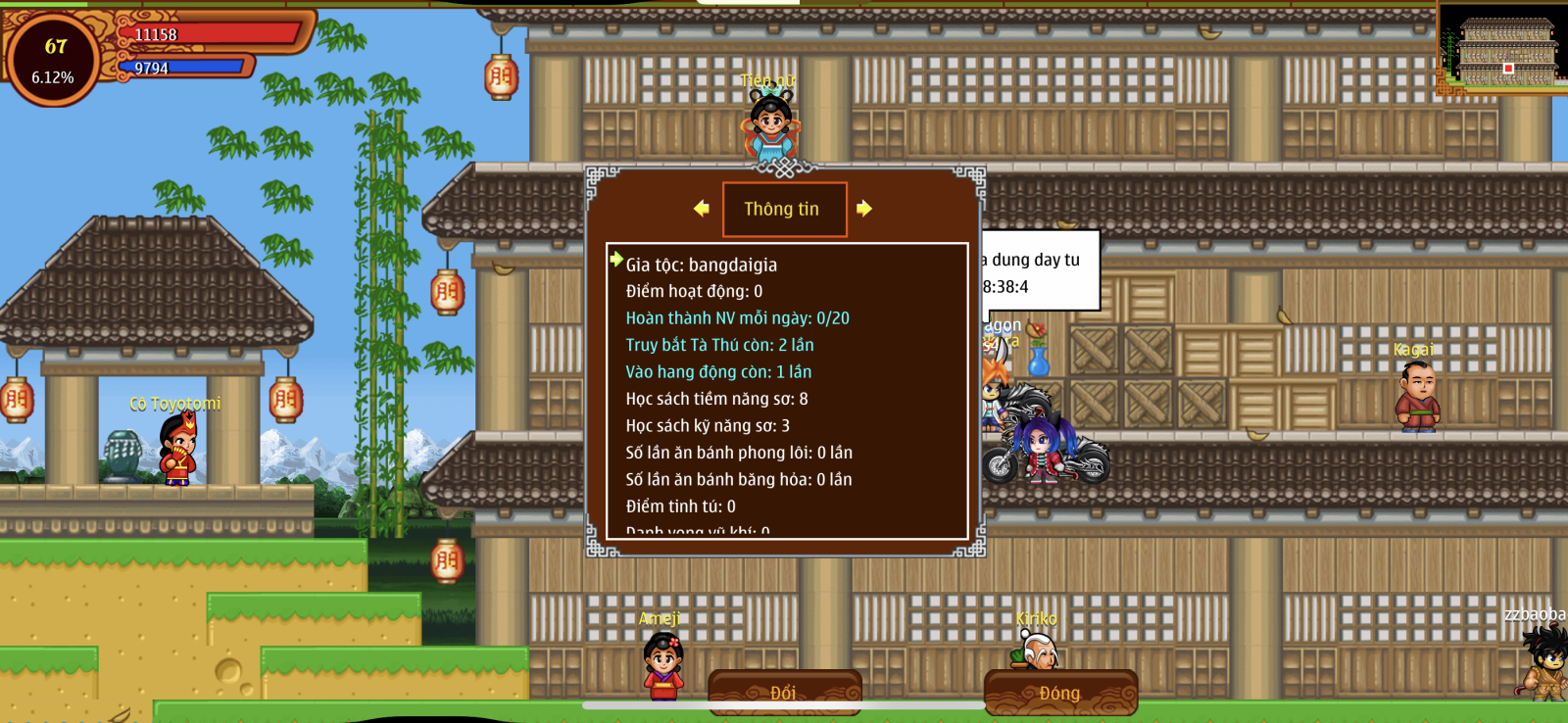Select the Thông tin tab header
1568x723 pixels.
783,209
